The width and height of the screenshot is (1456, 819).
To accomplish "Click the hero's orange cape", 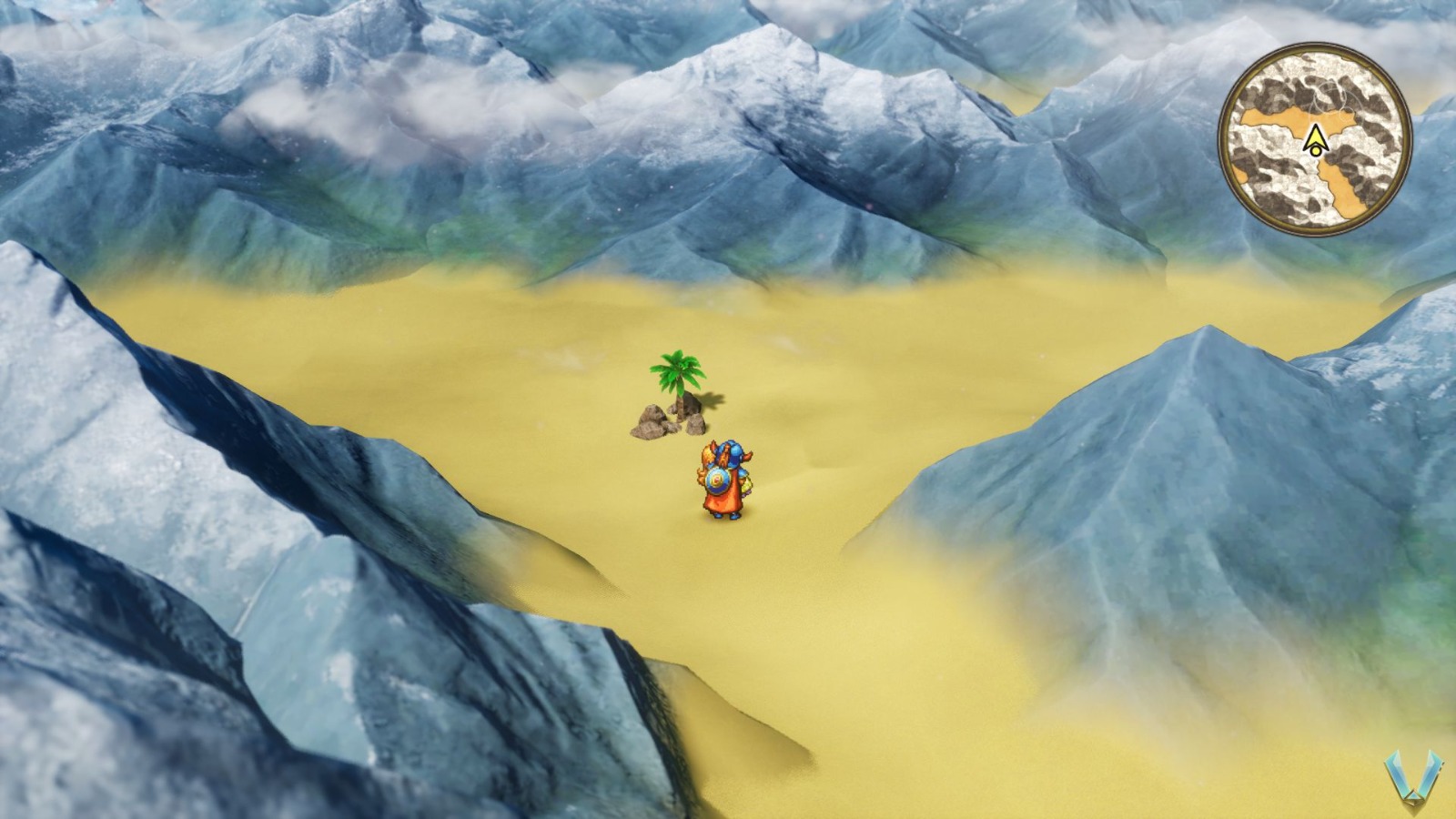I will point(719,502).
